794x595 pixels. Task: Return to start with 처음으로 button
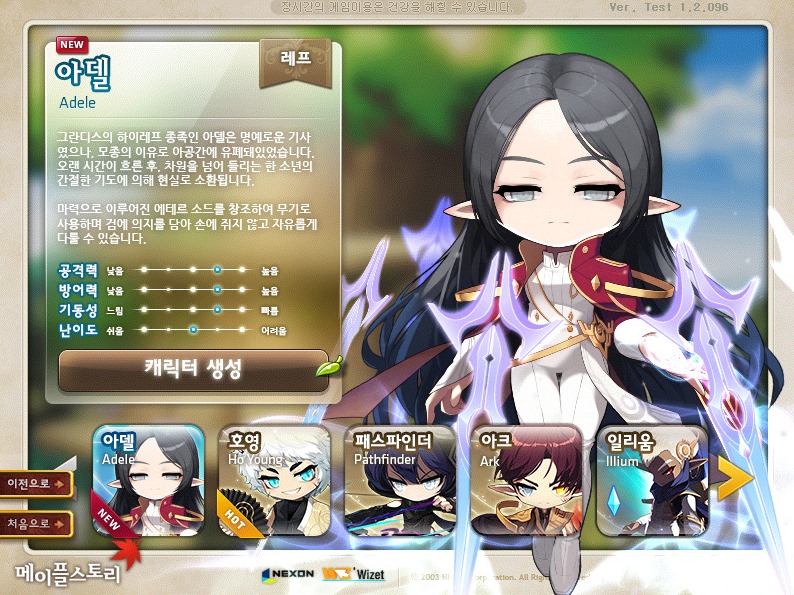pos(38,524)
